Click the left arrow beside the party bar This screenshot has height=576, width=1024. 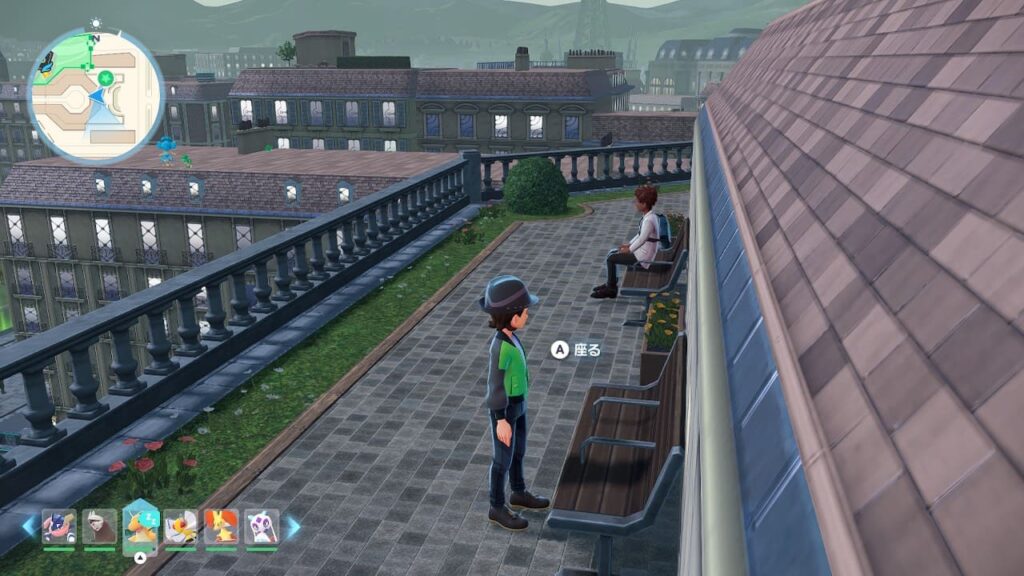point(28,526)
